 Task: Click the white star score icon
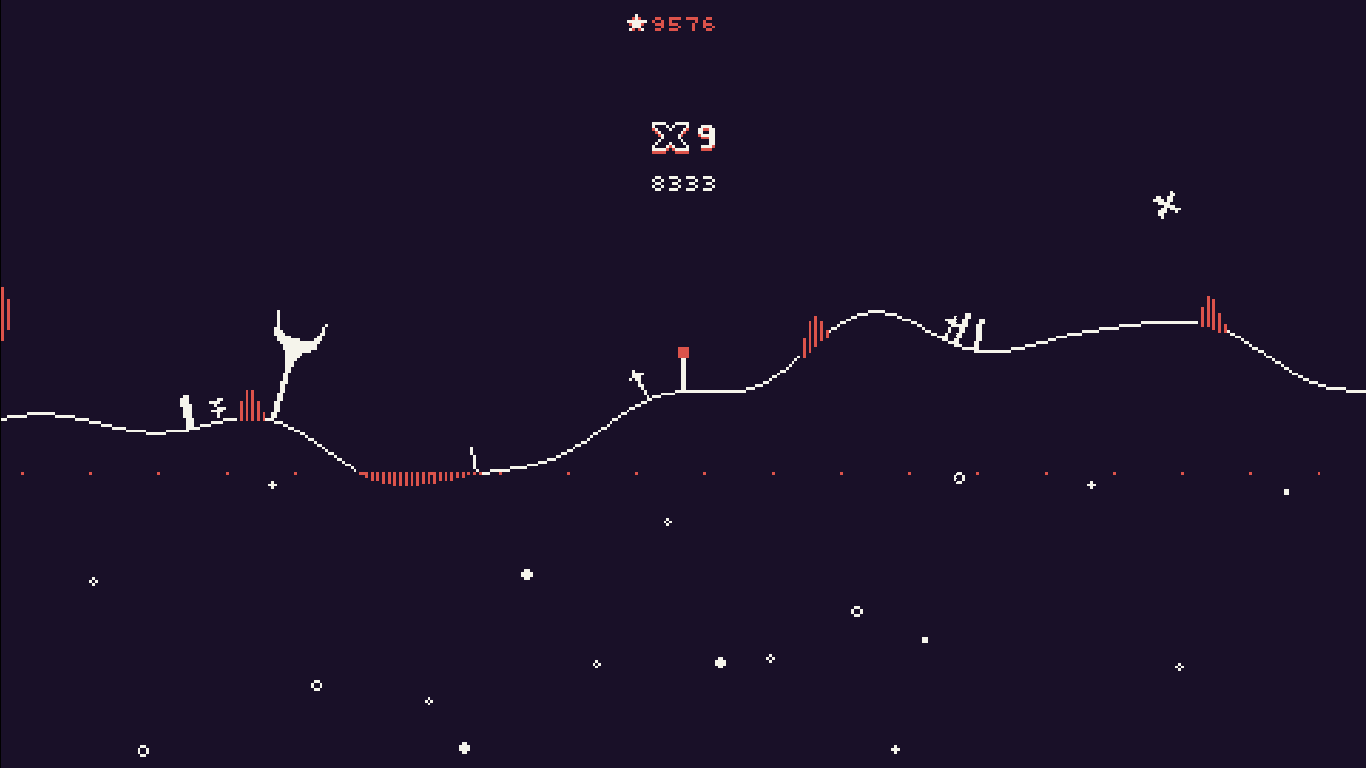pos(637,24)
